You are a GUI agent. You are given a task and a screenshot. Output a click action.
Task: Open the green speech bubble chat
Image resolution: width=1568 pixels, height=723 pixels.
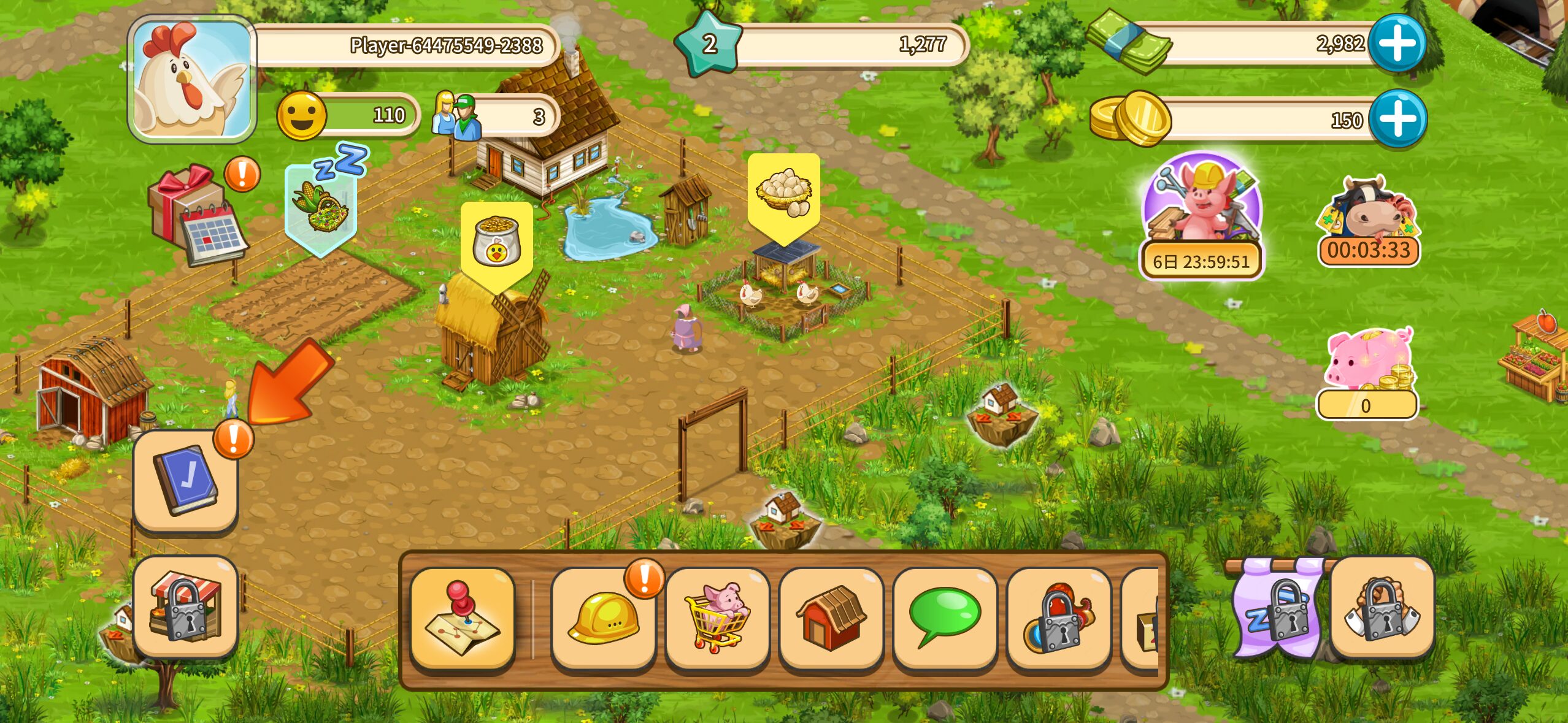coord(945,618)
